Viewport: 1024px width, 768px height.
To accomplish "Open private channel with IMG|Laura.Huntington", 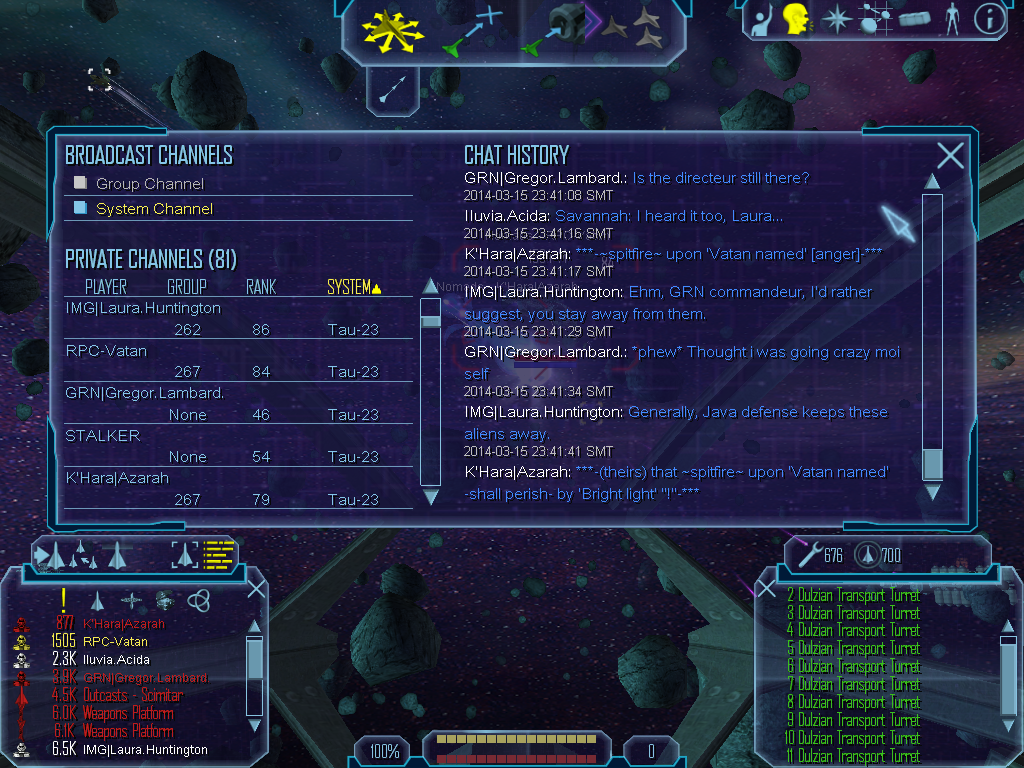I will [143, 308].
